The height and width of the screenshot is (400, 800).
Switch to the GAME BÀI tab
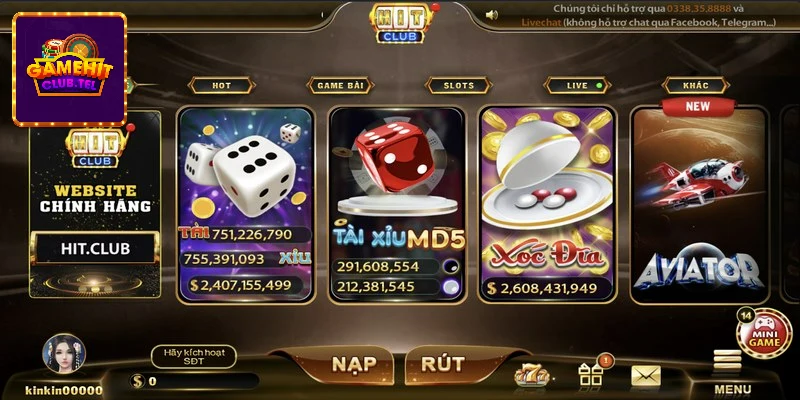click(x=339, y=86)
